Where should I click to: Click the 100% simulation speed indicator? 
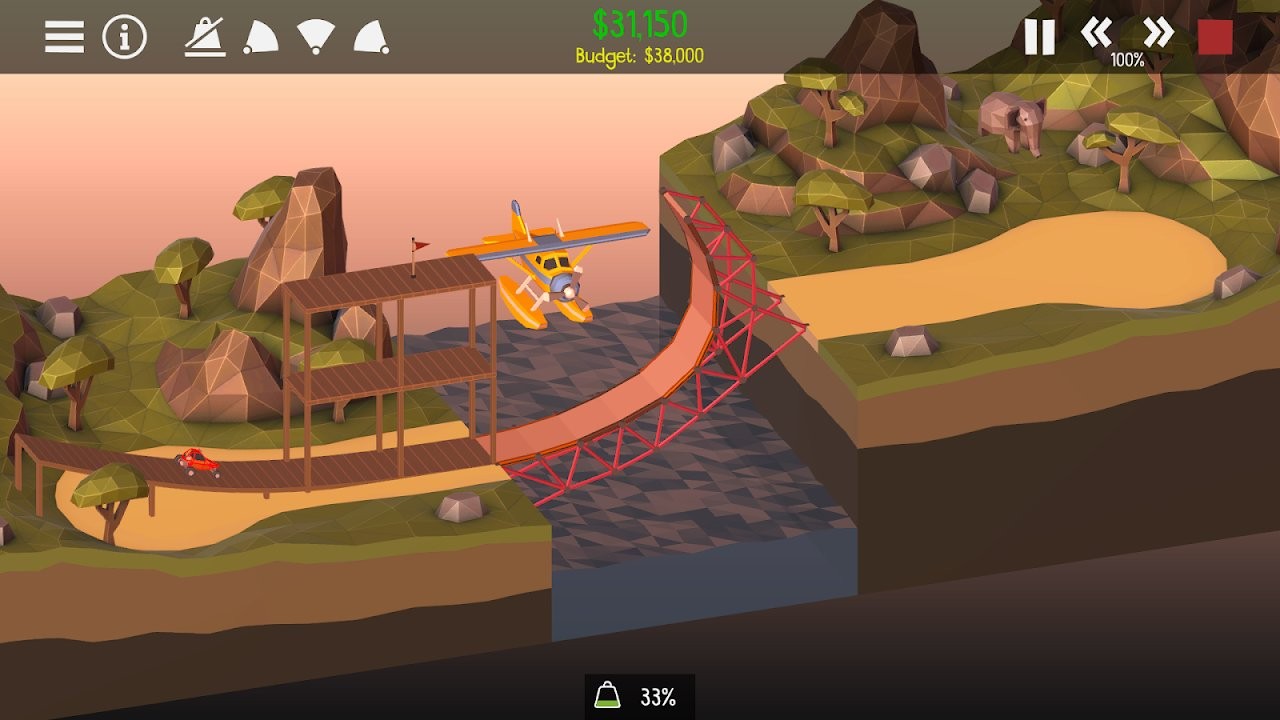(x=1127, y=60)
